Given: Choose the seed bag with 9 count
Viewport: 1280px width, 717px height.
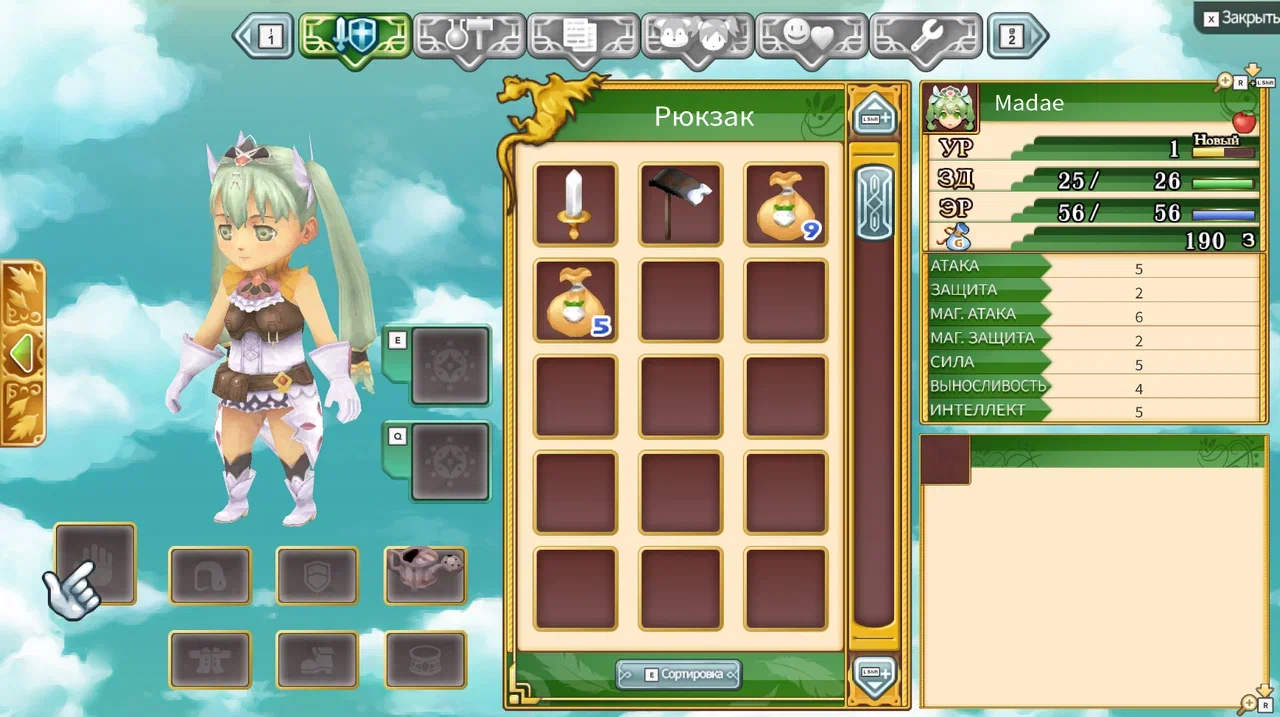Looking at the screenshot, I should click(x=786, y=204).
